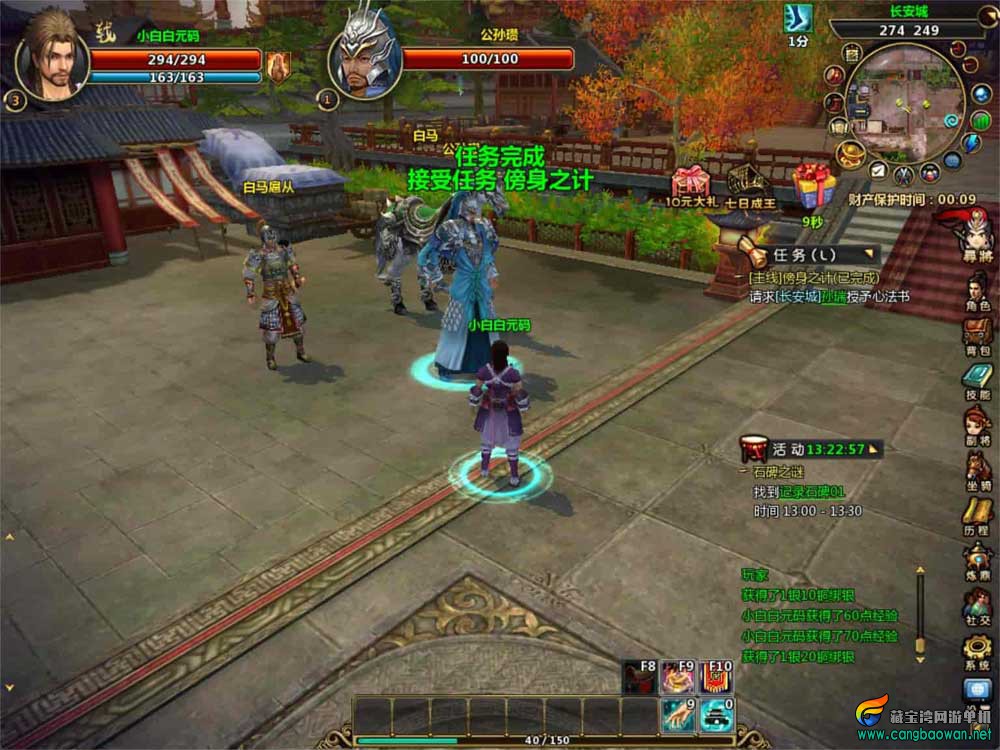Viewport: 1000px width, 750px height.
Task: Open the gold ingot shop icon by minimap
Action: coord(851,154)
